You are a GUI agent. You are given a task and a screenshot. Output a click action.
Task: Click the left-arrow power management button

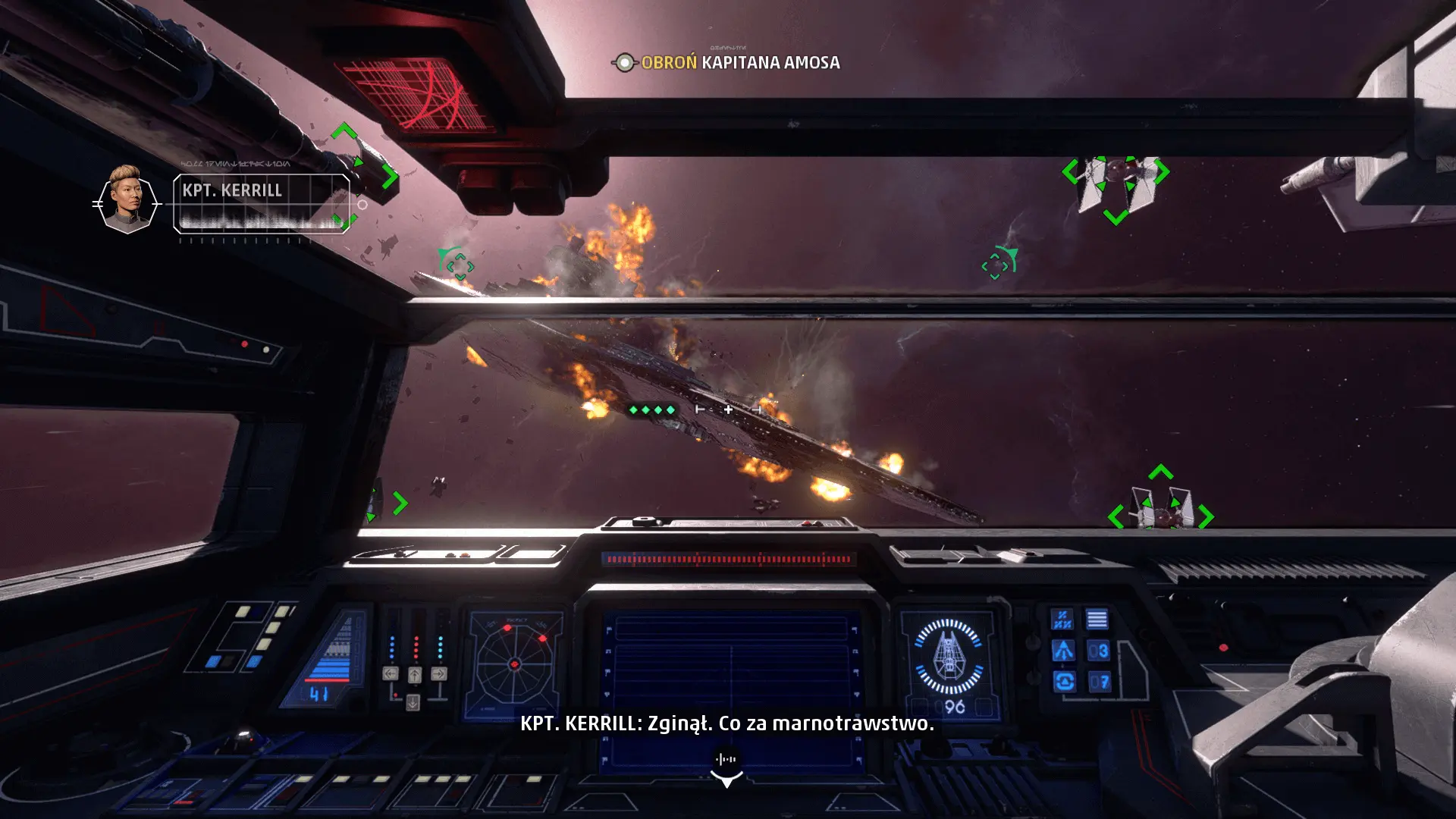(391, 673)
